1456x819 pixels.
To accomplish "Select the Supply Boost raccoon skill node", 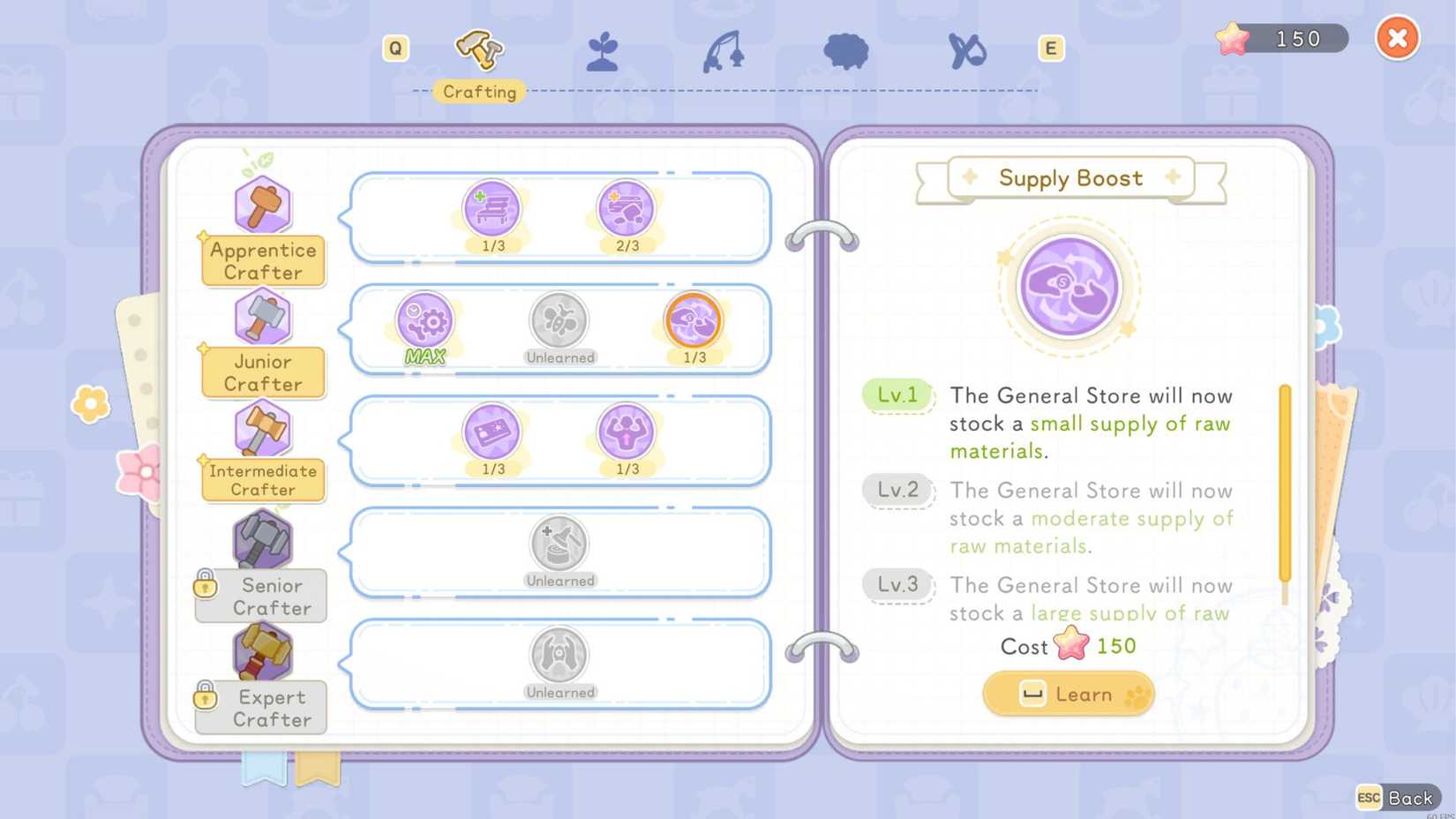I will (692, 322).
